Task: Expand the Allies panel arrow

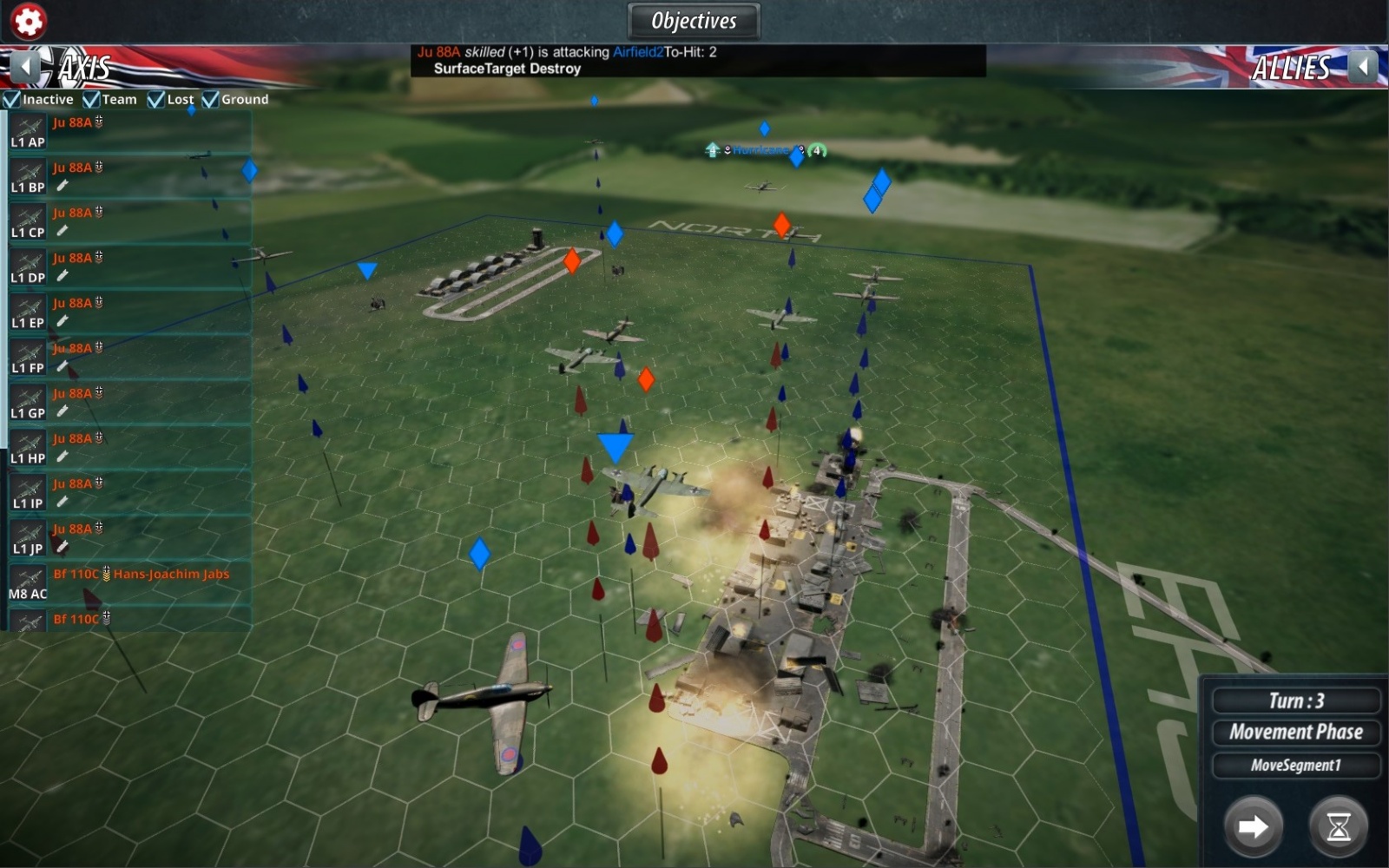Action: (x=1364, y=67)
